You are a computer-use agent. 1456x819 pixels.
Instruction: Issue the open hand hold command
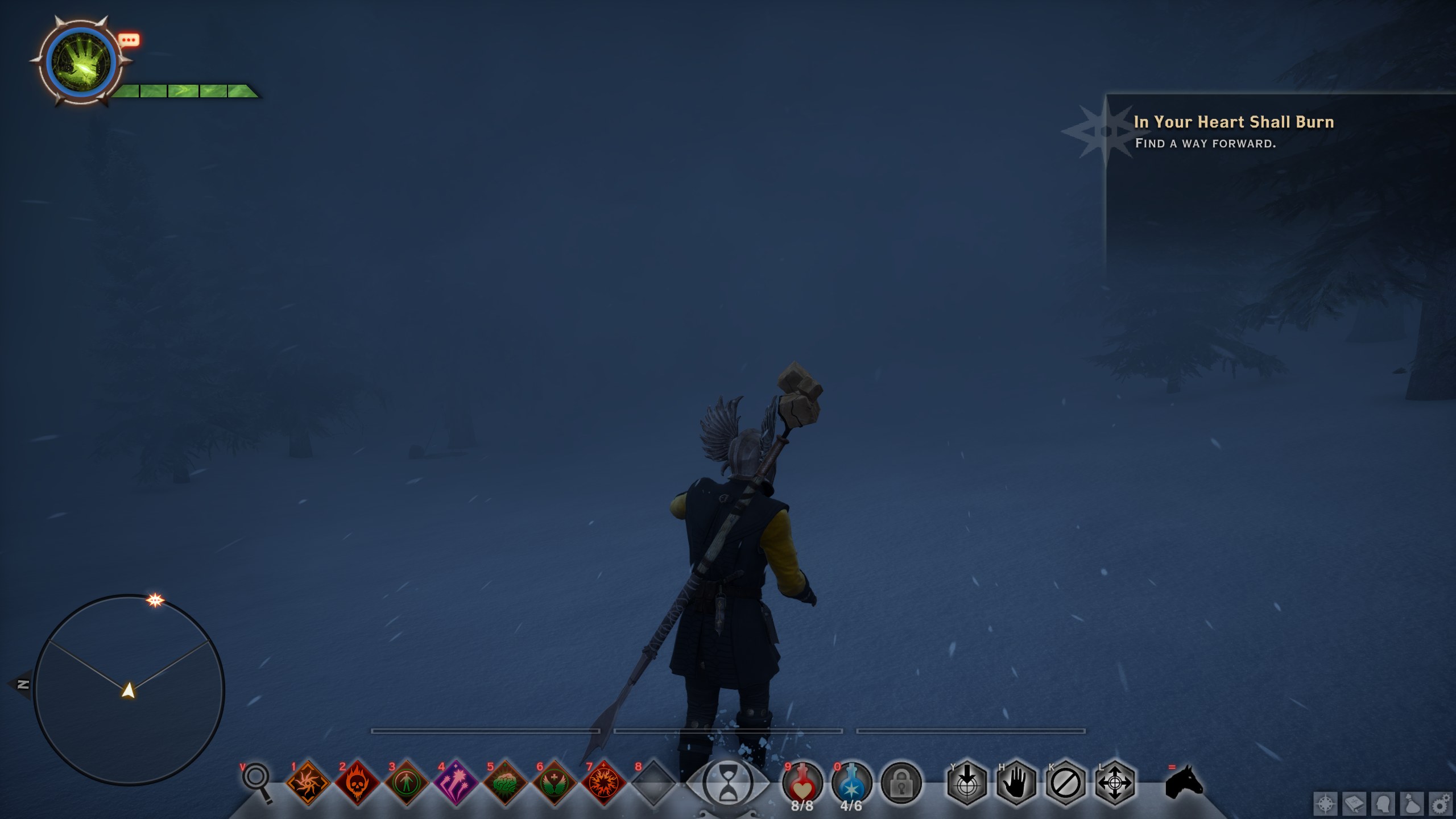pos(1016,783)
